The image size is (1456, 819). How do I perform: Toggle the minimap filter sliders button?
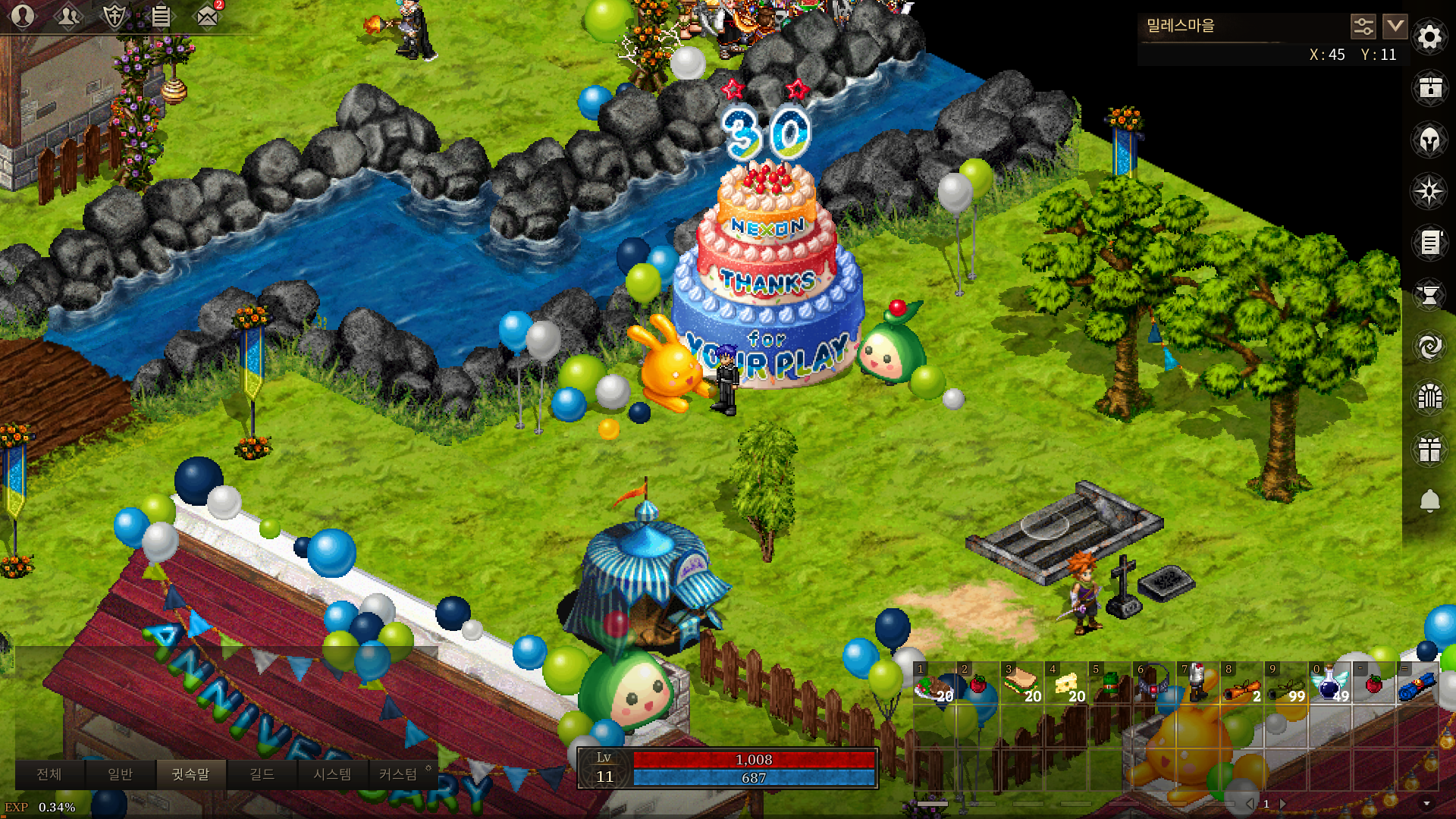1363,27
